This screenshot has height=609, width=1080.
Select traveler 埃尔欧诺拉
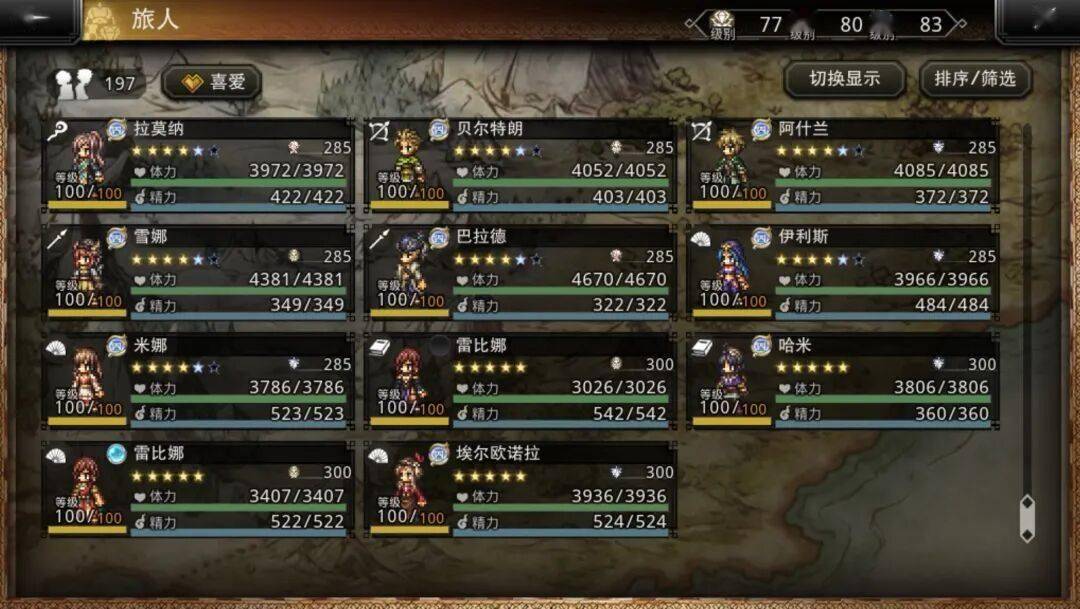tap(520, 489)
